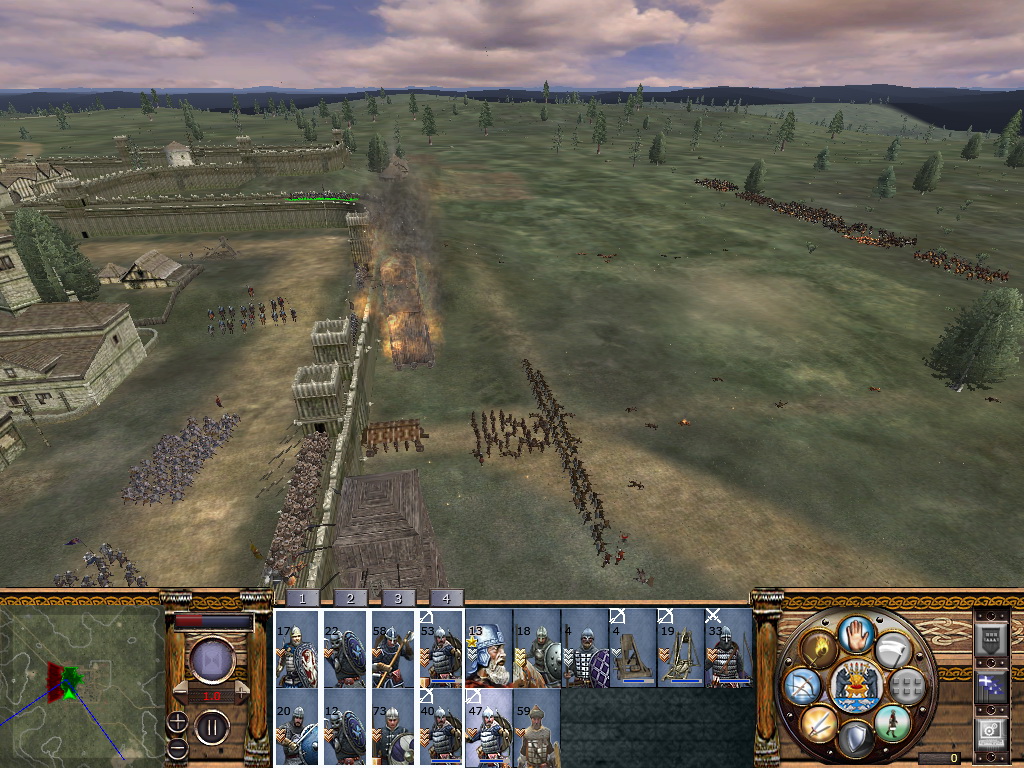This screenshot has height=768, width=1024.
Task: Switch to unit group tab 1
Action: click(x=301, y=597)
